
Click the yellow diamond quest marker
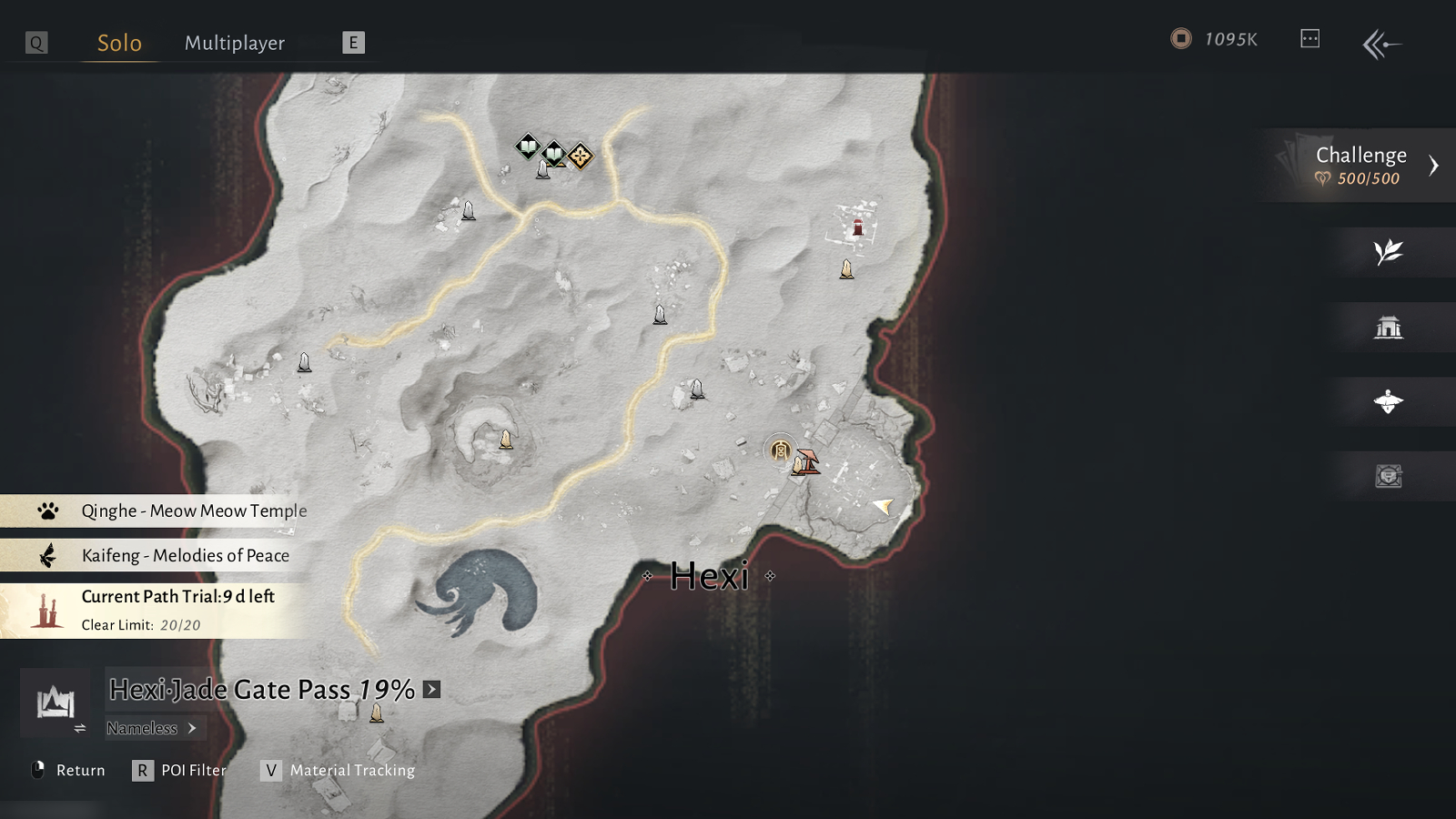[581, 157]
